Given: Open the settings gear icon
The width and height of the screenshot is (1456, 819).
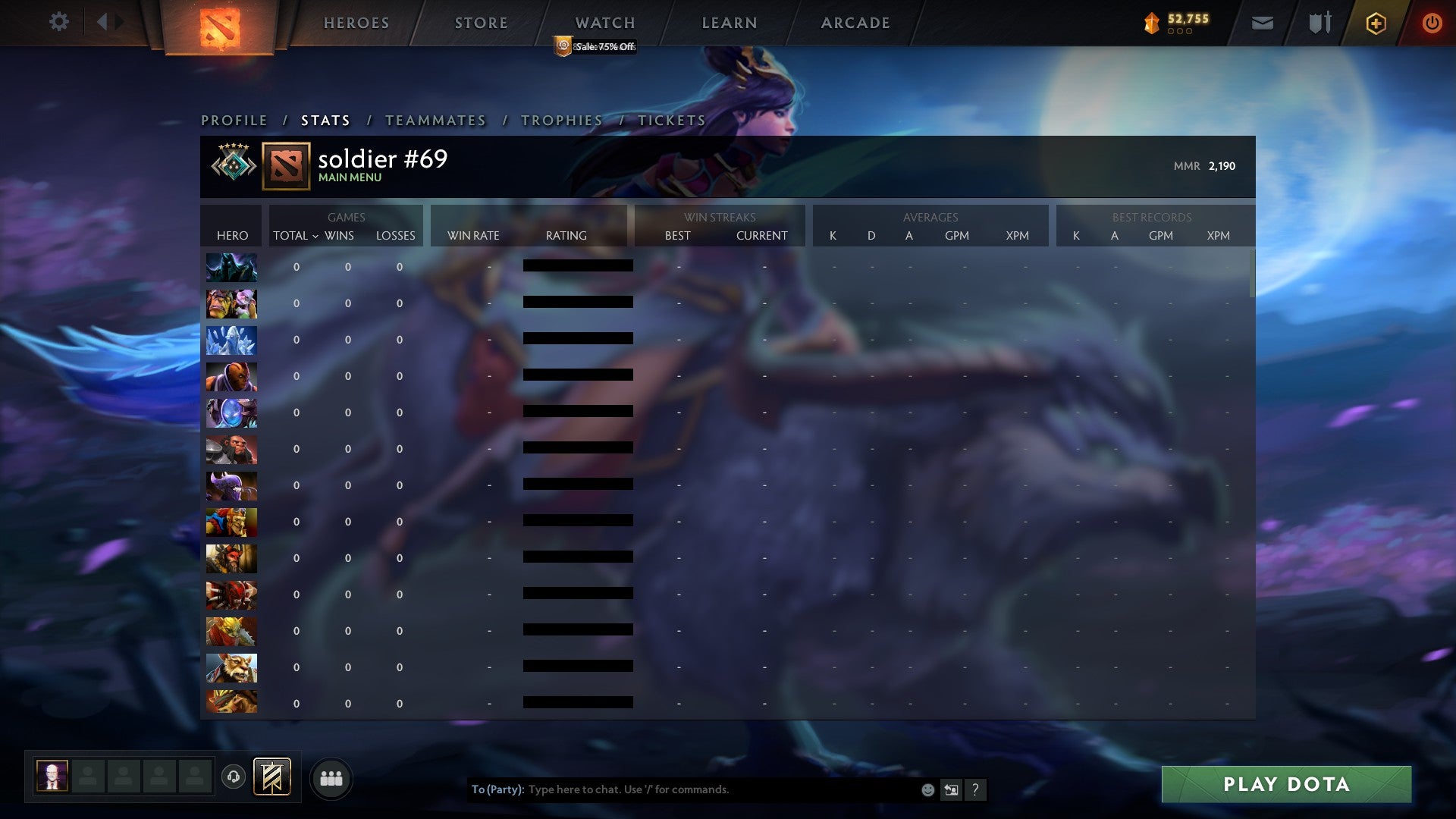Looking at the screenshot, I should coord(59,22).
